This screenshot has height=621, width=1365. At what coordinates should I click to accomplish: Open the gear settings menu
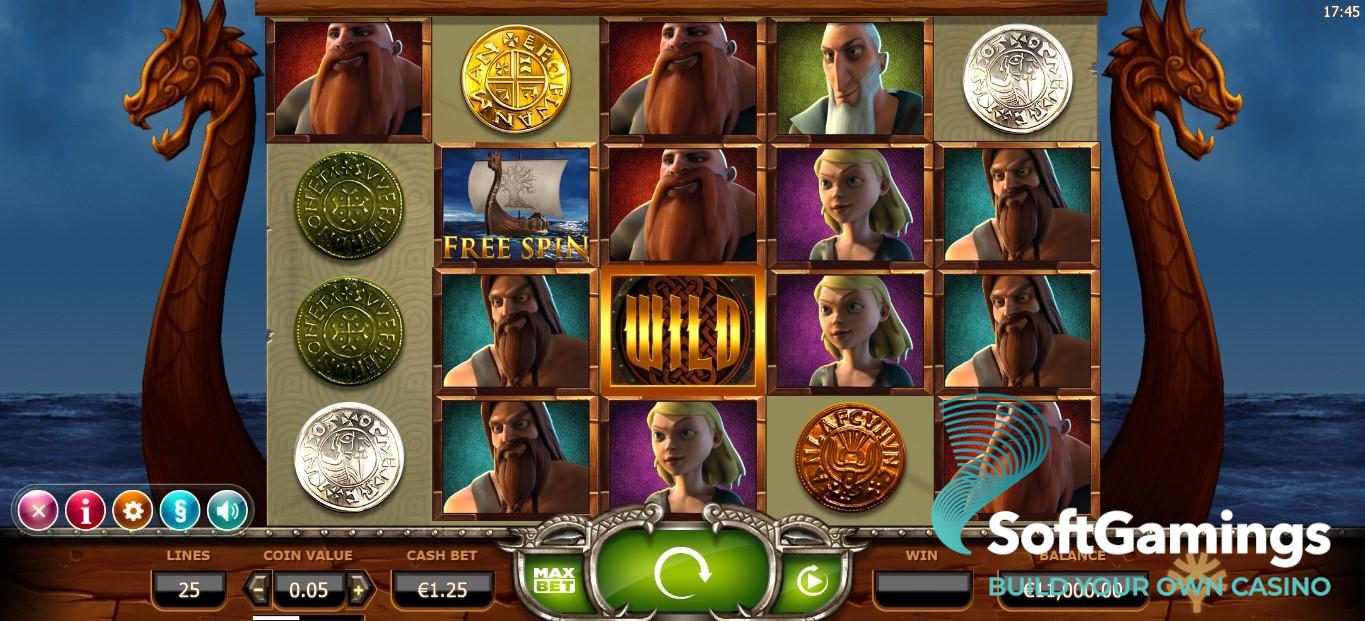[132, 511]
